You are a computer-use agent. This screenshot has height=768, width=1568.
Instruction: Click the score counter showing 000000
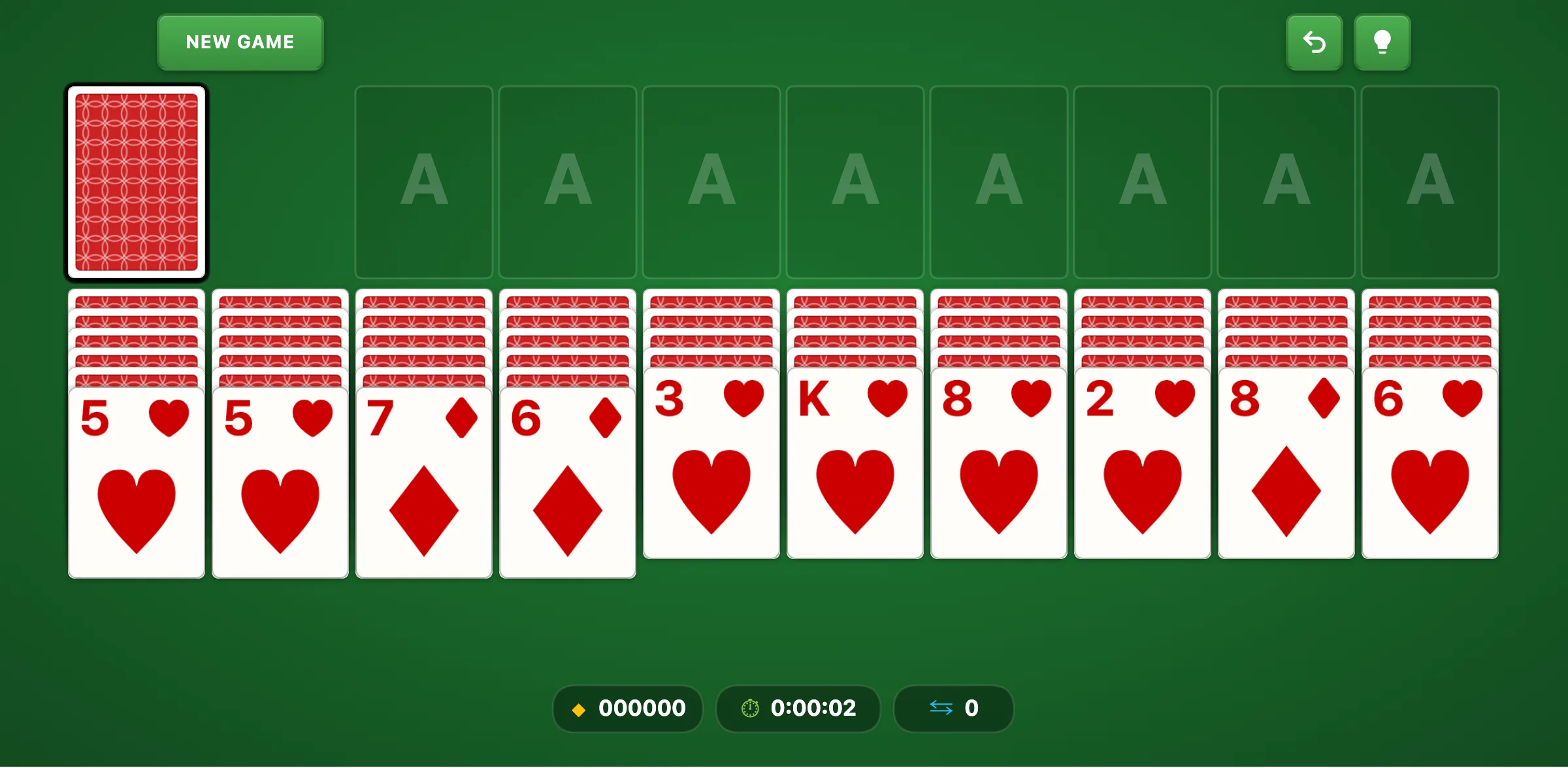click(641, 709)
